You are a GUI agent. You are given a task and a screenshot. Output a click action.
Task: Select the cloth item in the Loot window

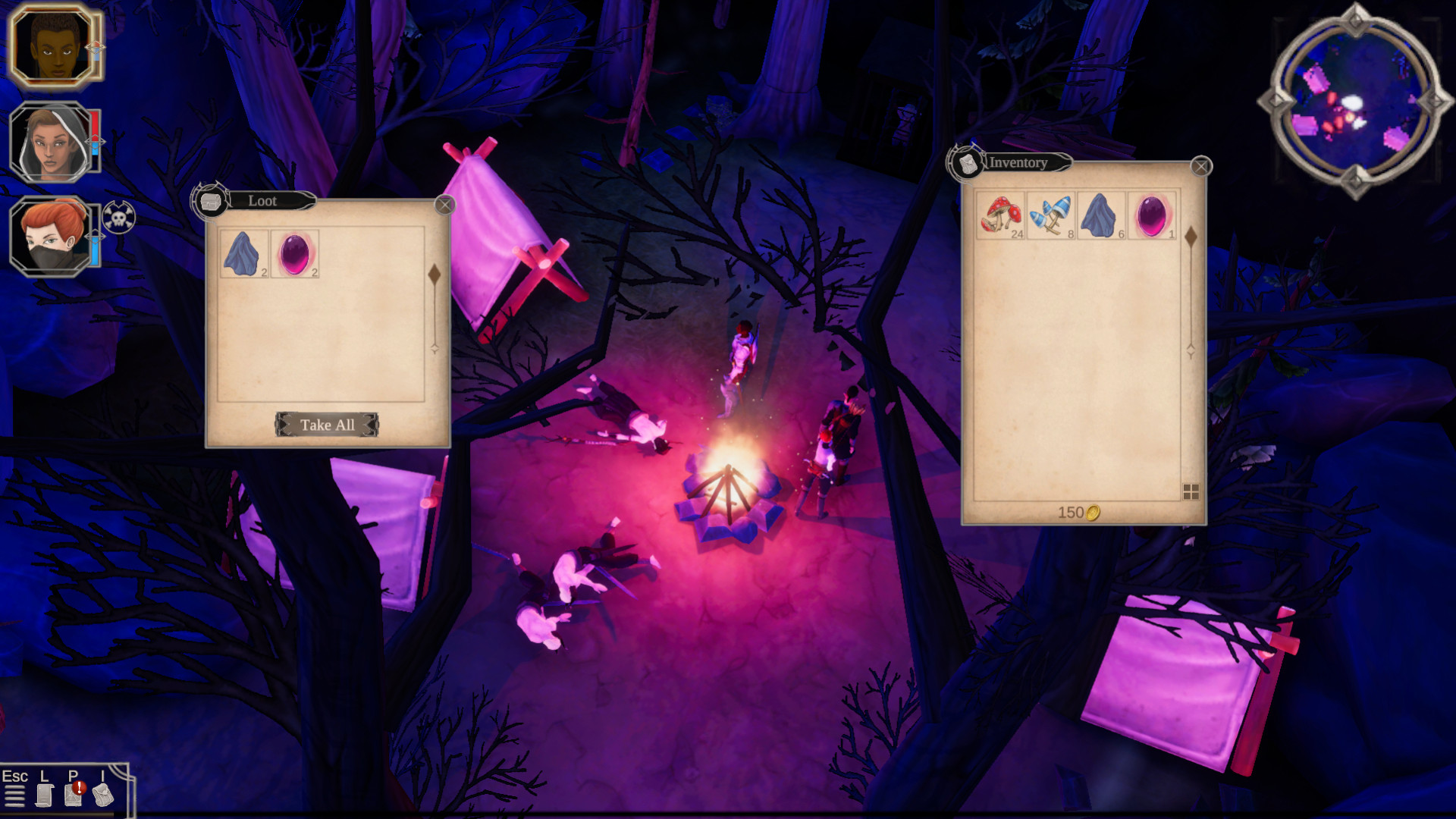click(242, 255)
